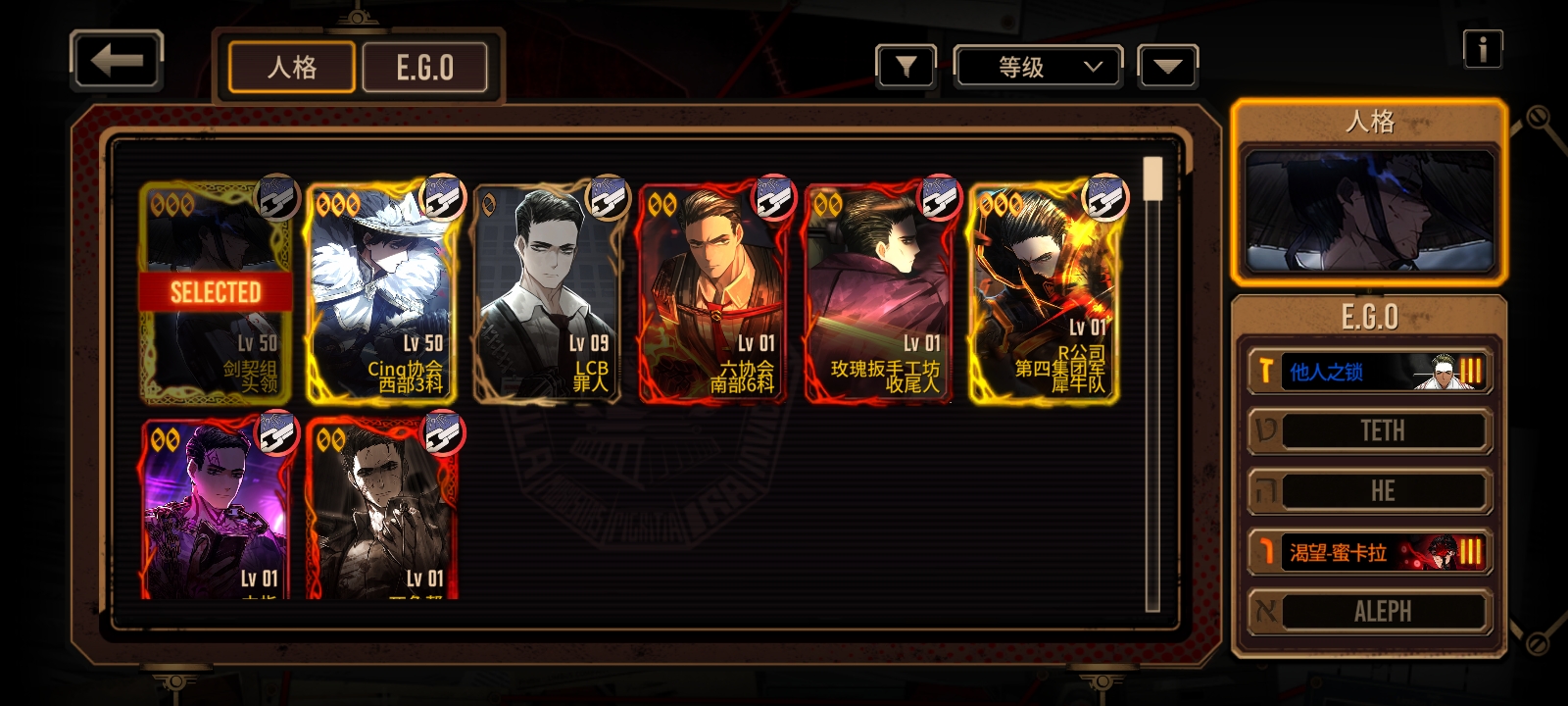Select the R公司 第四集团军 犀牛队 card

coord(1044,292)
